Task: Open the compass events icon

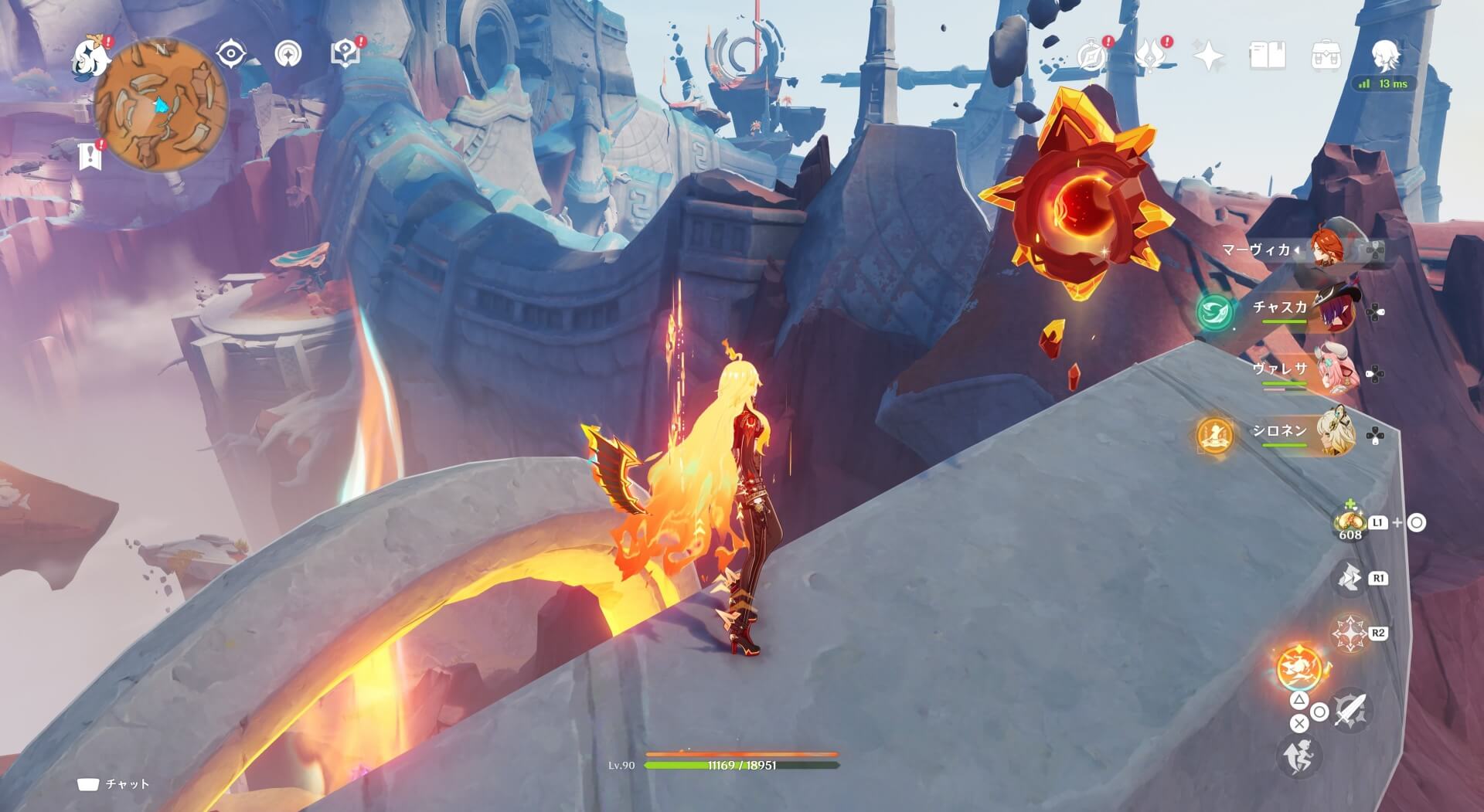Action: (1091, 56)
